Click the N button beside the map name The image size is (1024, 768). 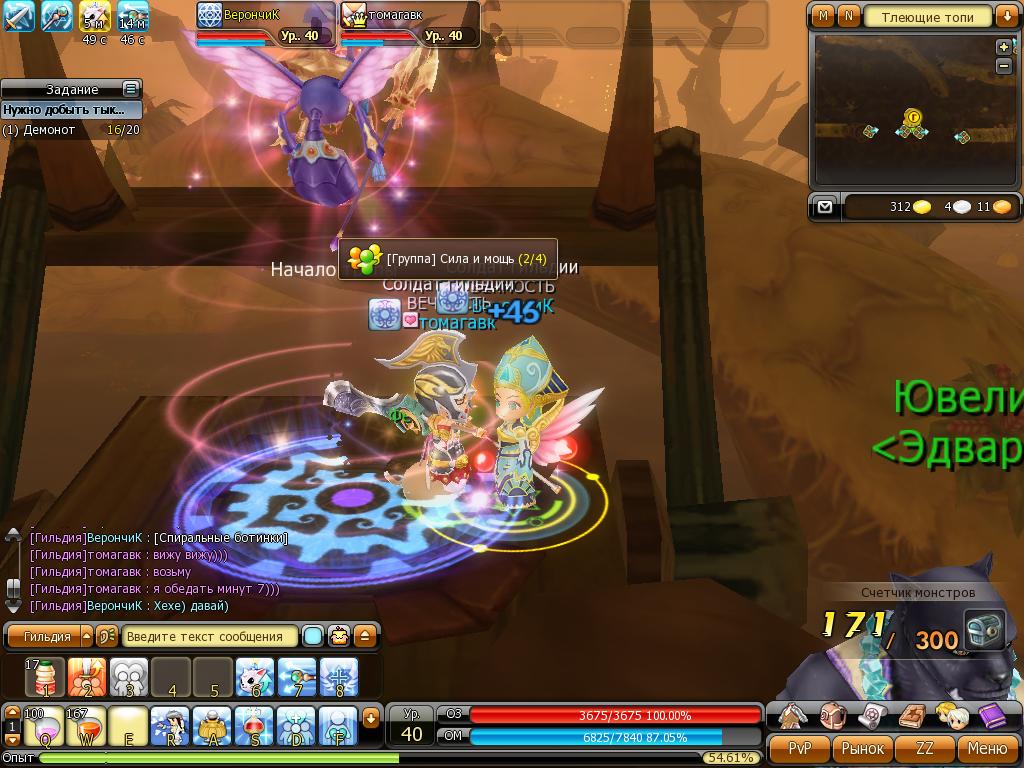pos(848,16)
